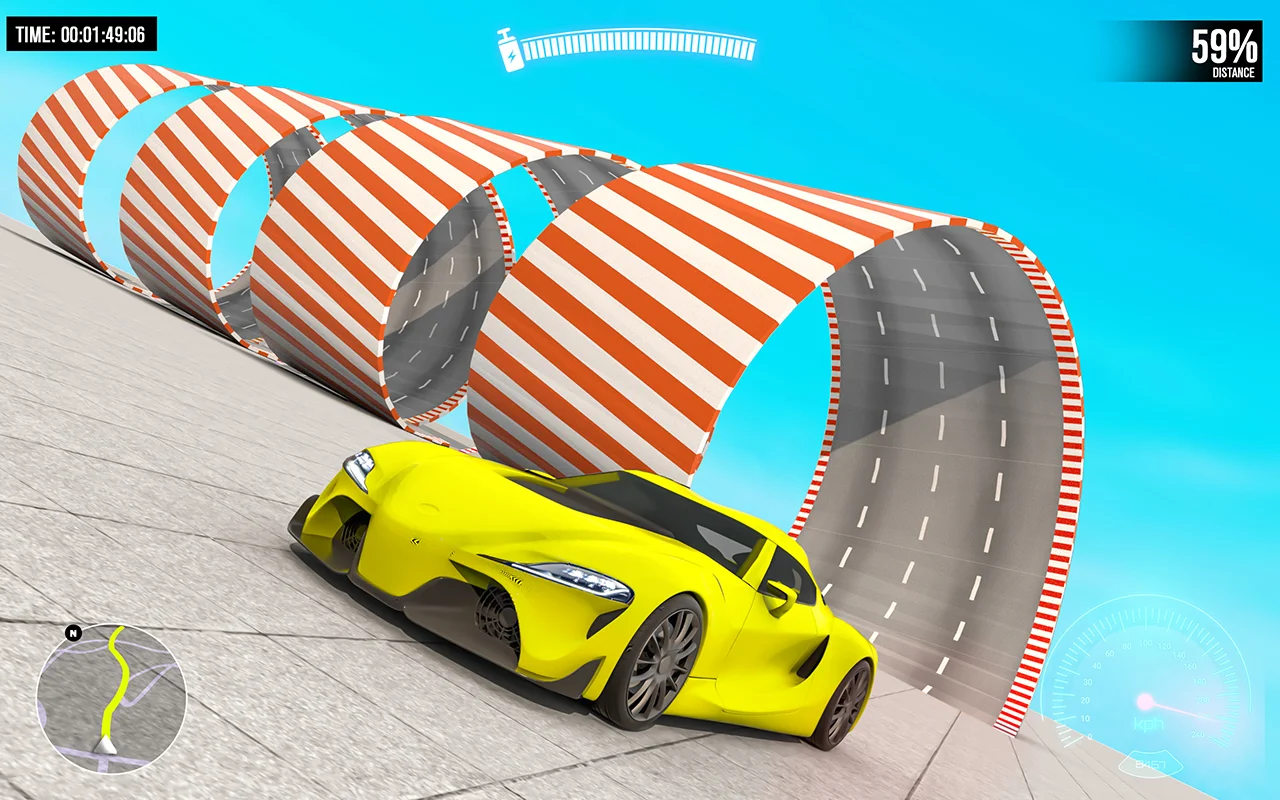Expand the speedometer HUD panel

click(1148, 690)
